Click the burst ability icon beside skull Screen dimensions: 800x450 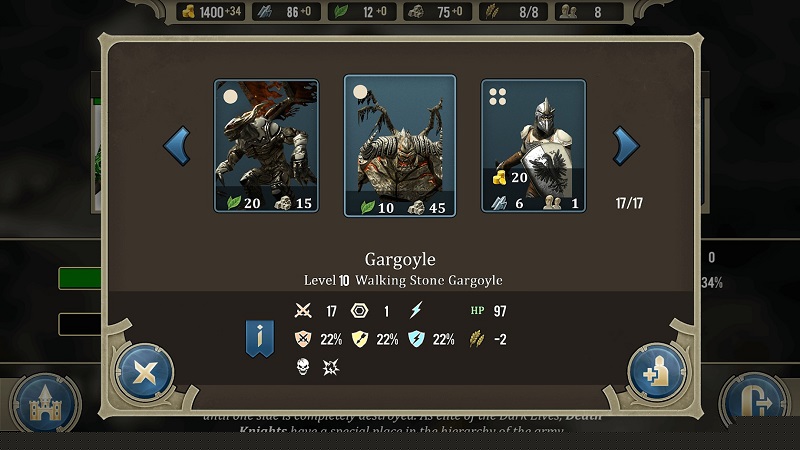(331, 367)
